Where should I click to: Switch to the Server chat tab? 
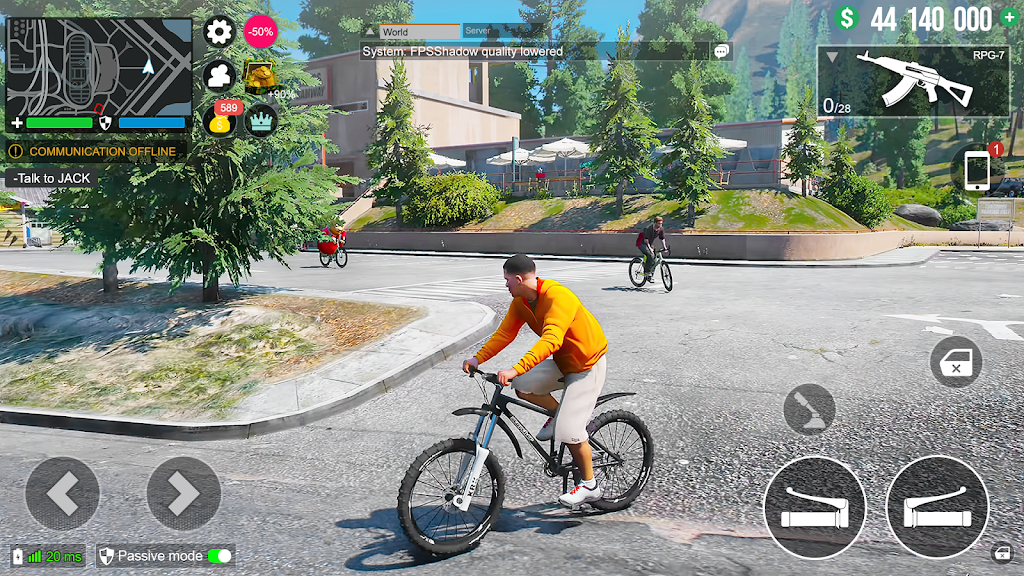point(491,32)
